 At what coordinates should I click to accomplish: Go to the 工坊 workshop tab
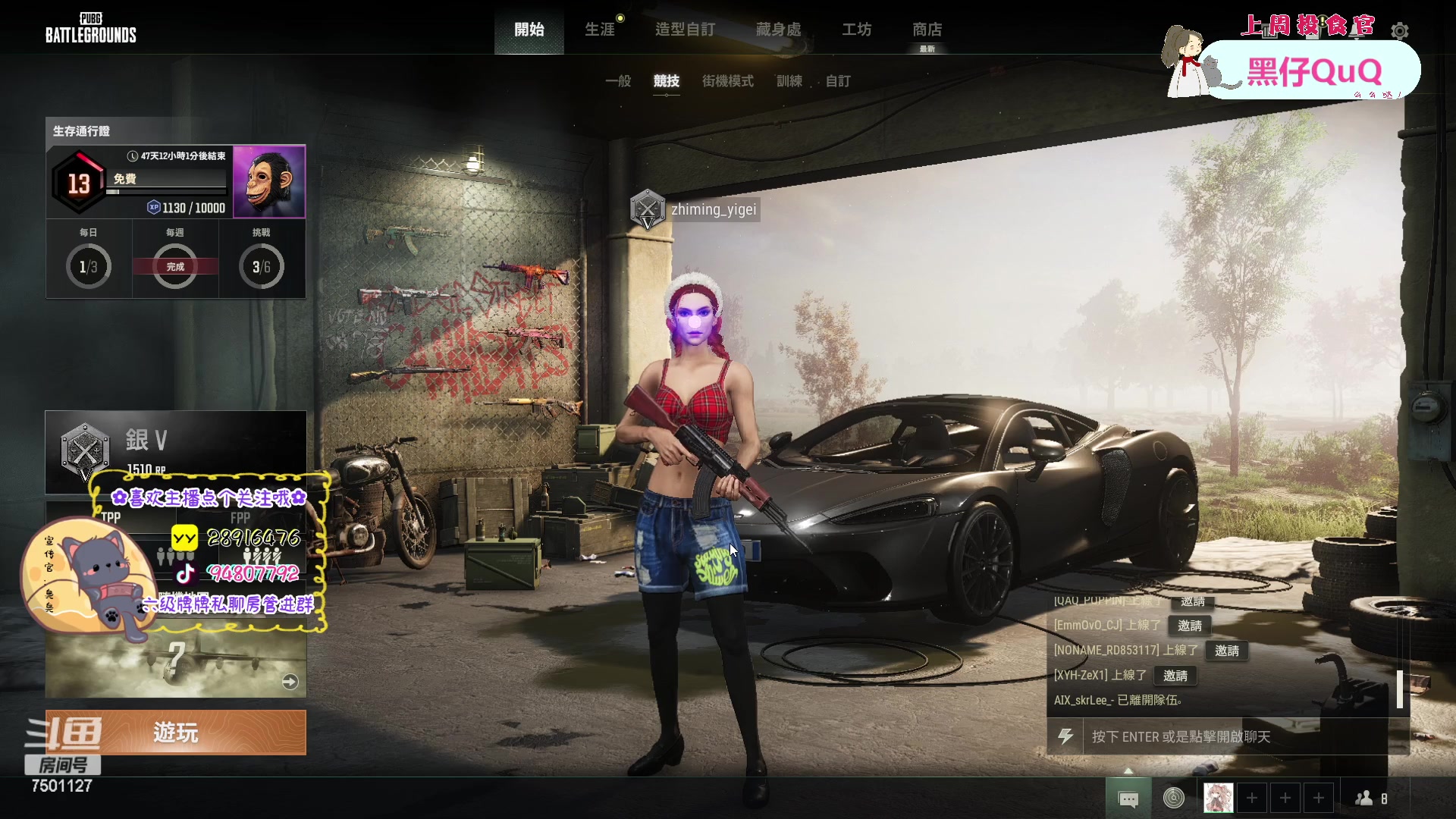click(856, 30)
